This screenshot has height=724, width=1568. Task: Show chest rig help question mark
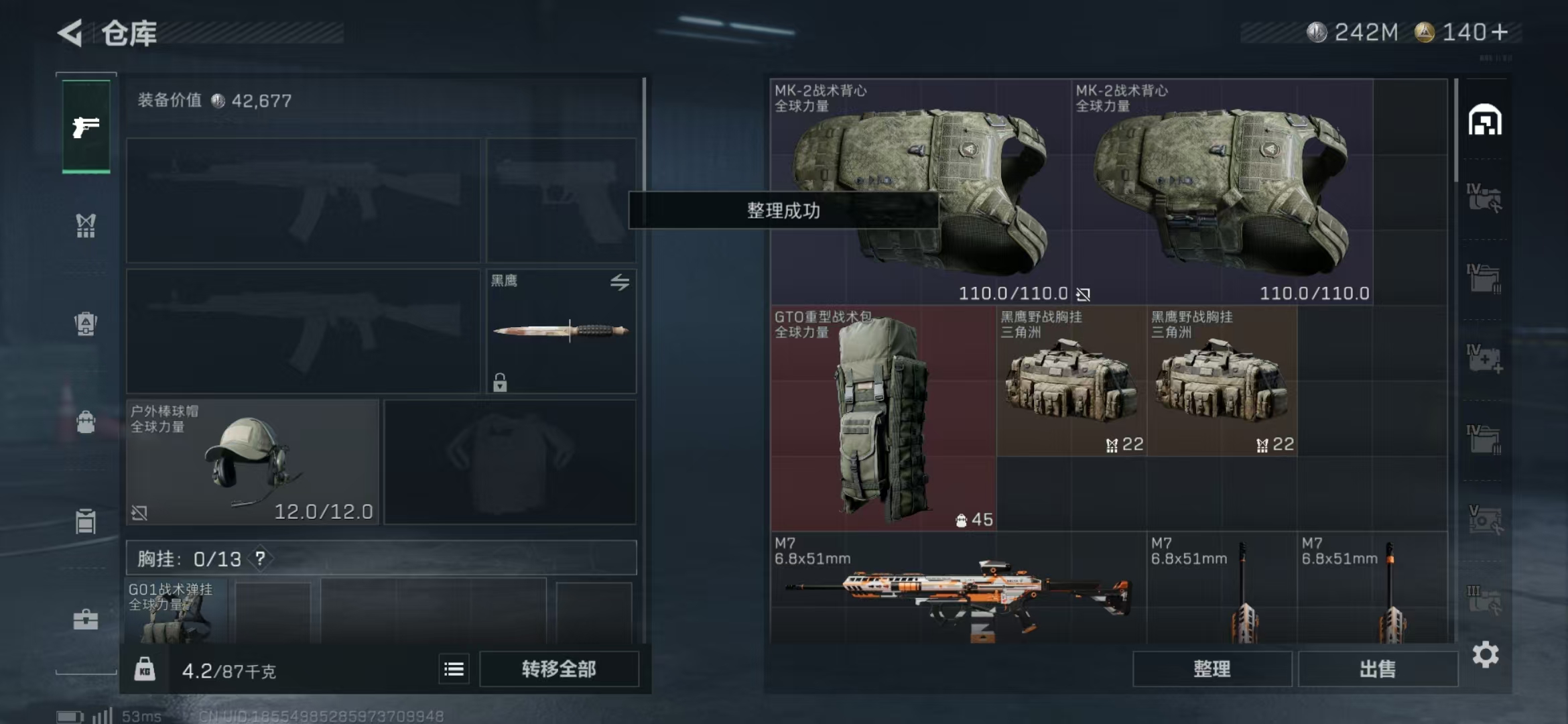(260, 558)
